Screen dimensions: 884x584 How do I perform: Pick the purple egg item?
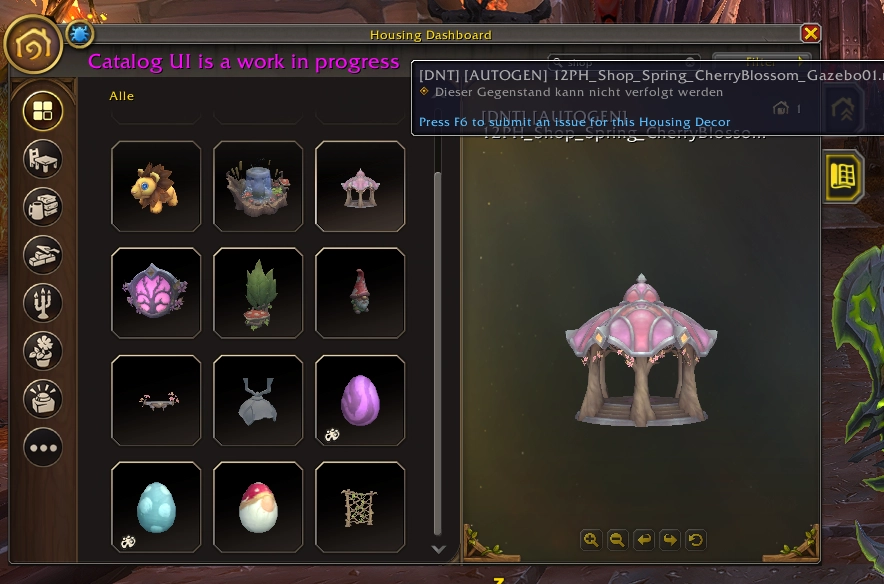tap(360, 400)
